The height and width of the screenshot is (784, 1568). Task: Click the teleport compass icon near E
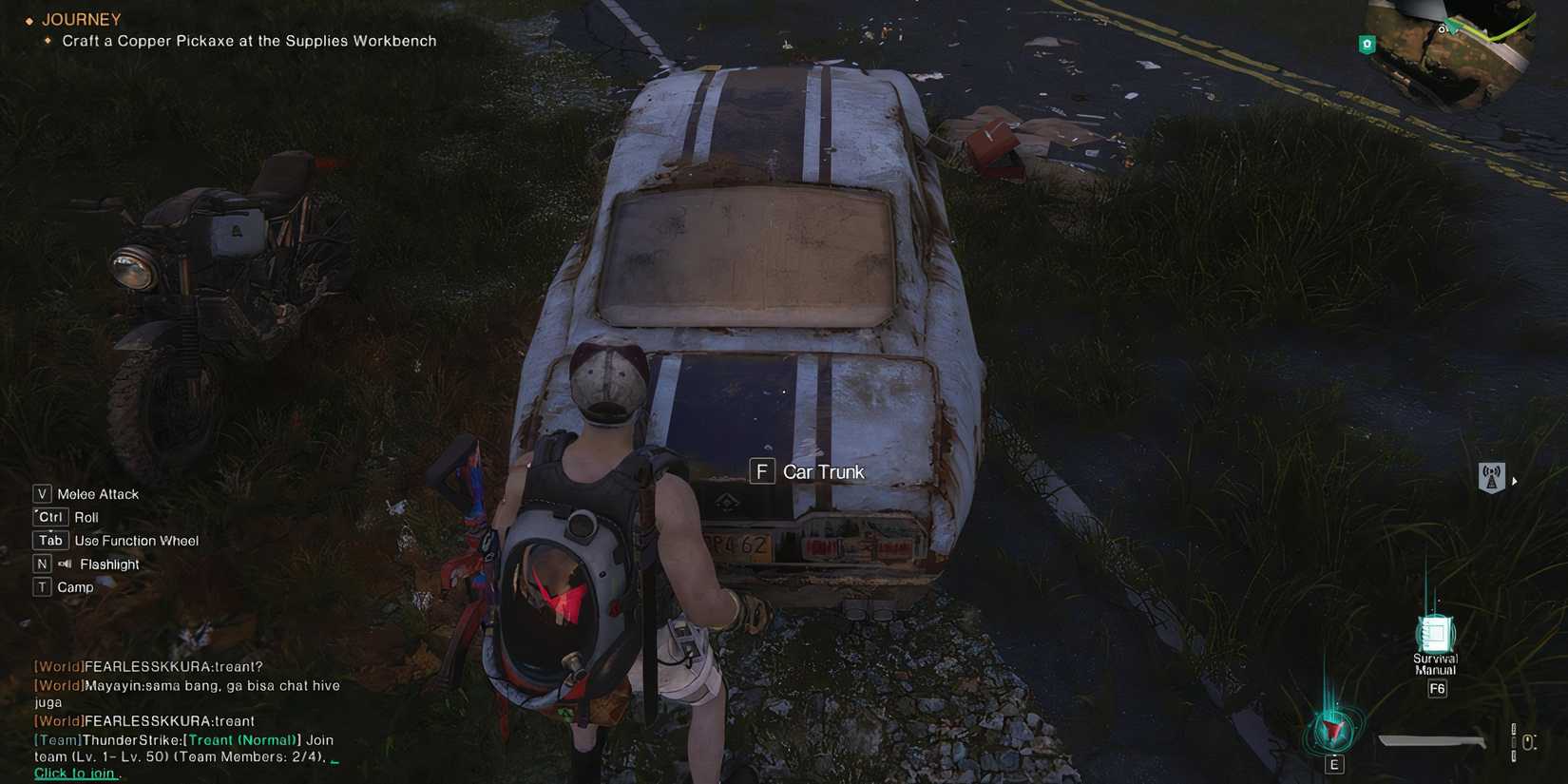pyautogui.click(x=1333, y=732)
